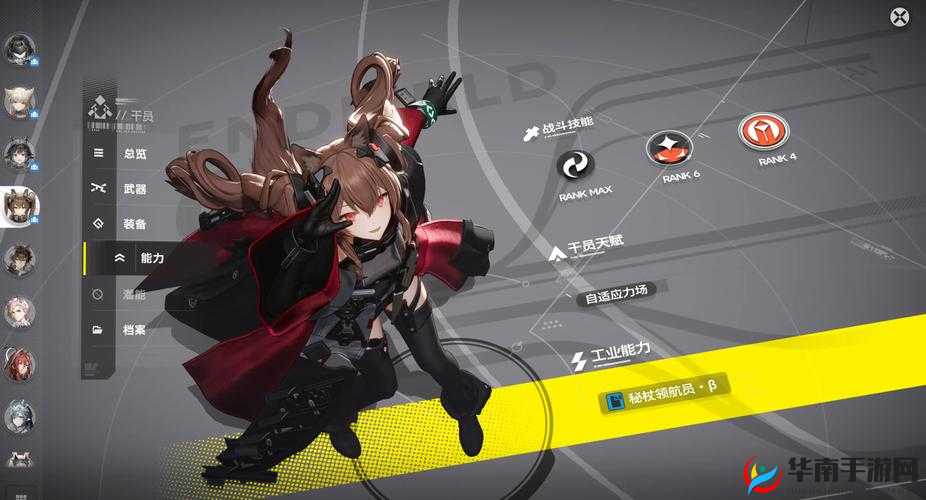Show the 档案 archive files section
926x500 pixels.
pyautogui.click(x=133, y=329)
